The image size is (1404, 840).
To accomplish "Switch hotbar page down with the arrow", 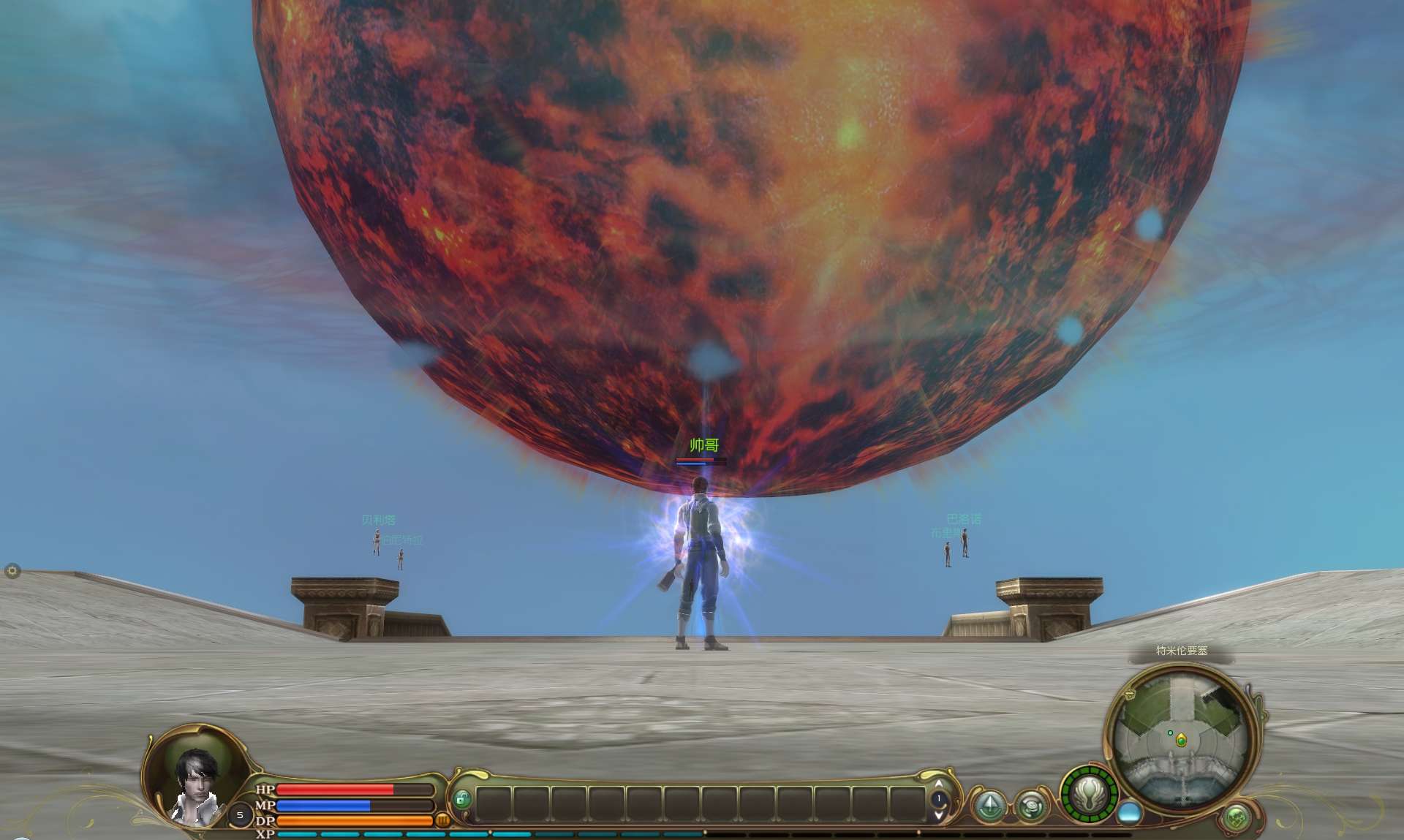I will [939, 813].
